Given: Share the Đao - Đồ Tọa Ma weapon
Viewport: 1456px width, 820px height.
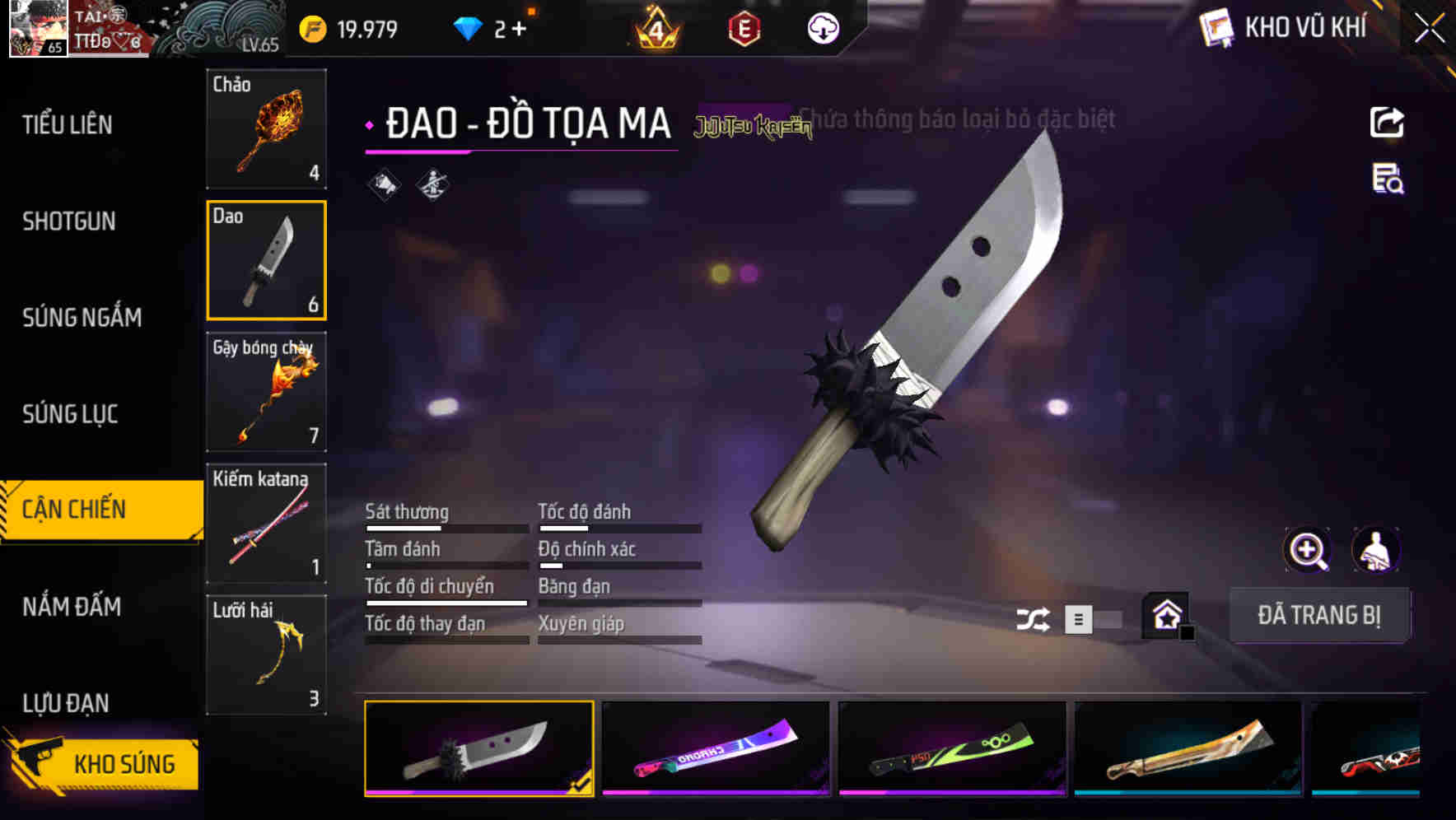Looking at the screenshot, I should point(1386,121).
